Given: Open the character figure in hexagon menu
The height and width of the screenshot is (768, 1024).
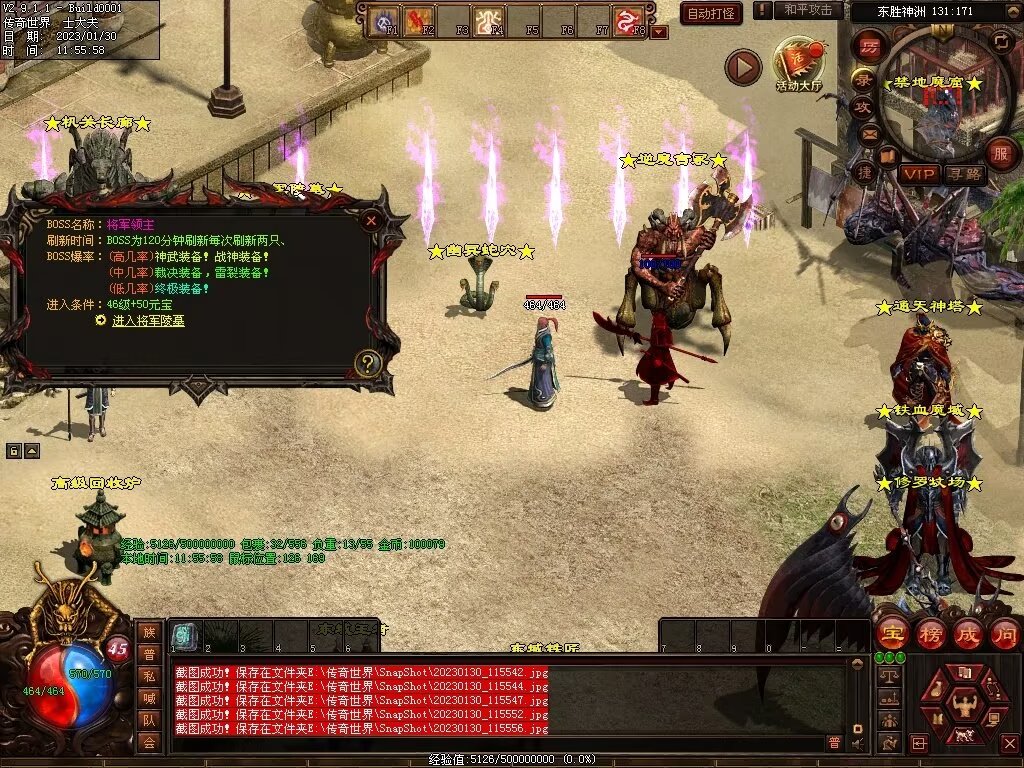Looking at the screenshot, I should pos(963,705).
